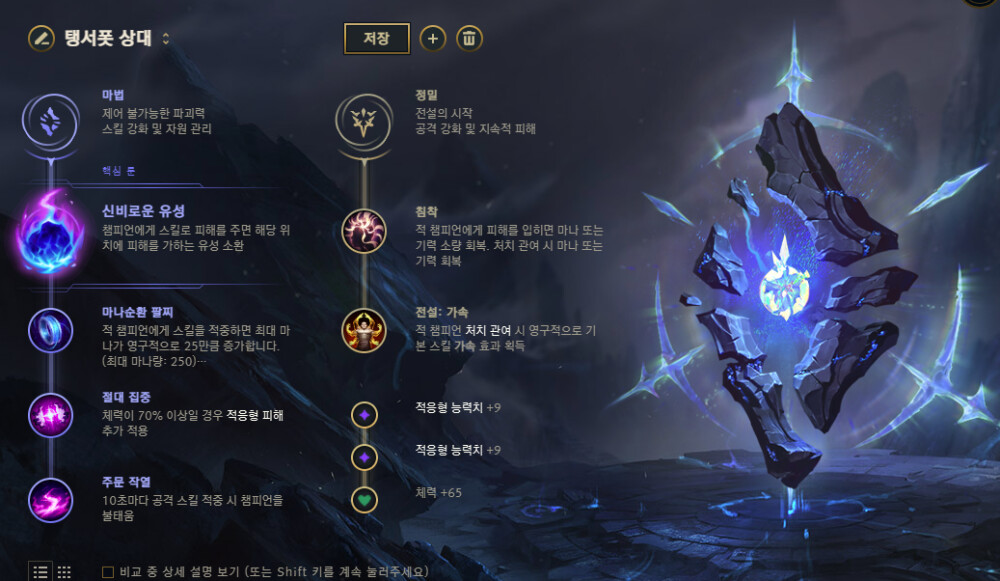Screen dimensions: 1000x581
Task: Select the 마법 (Sorcery) primary path icon
Action: (50, 121)
